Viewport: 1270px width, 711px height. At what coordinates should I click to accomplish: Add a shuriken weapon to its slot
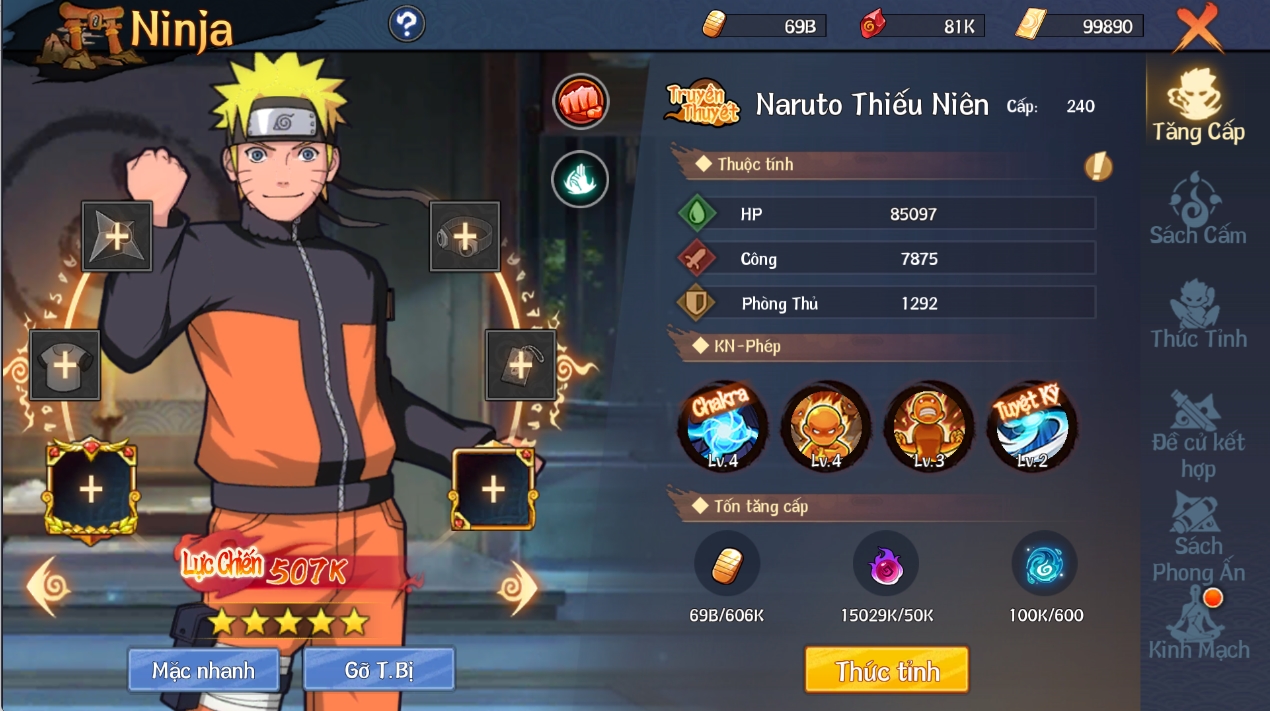point(117,237)
